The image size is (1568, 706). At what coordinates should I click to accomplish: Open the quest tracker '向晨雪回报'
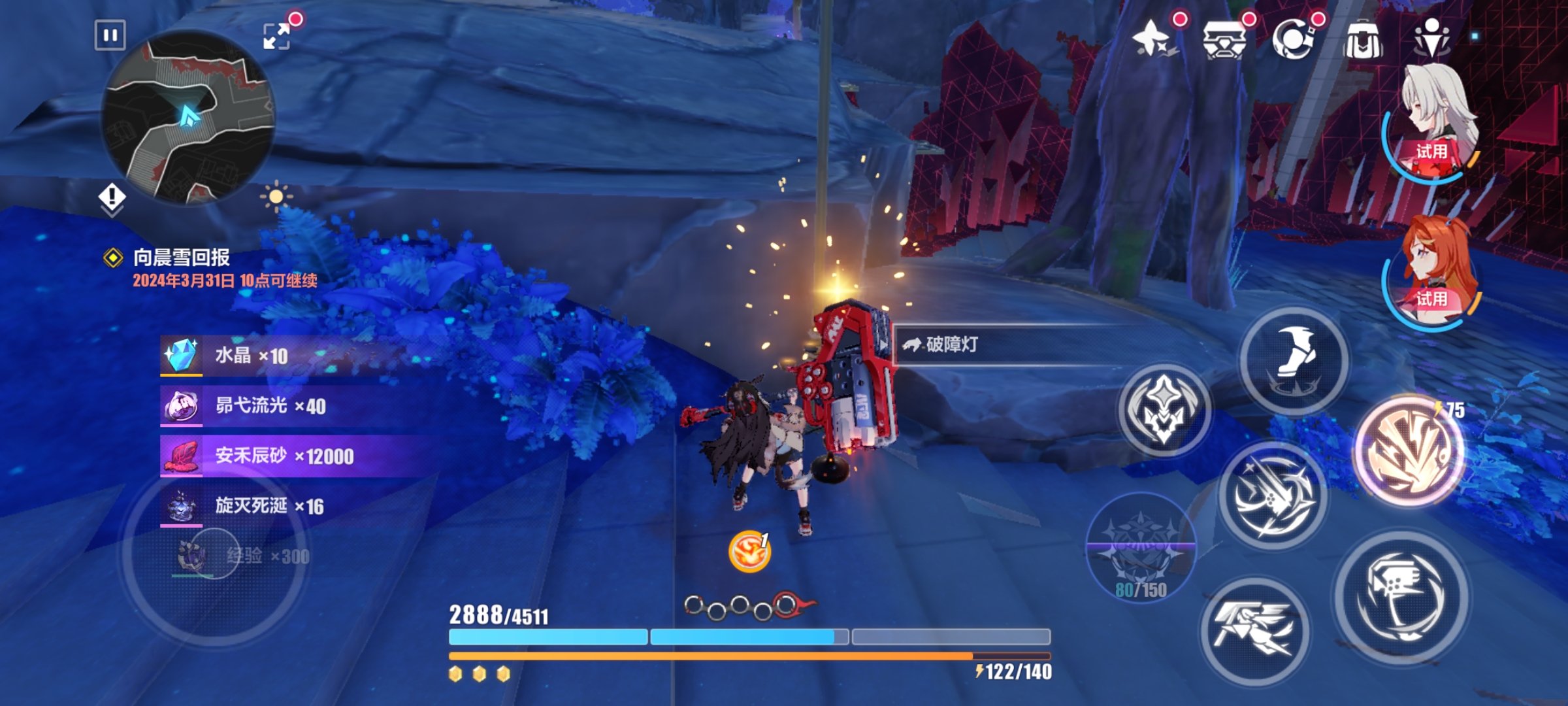182,258
